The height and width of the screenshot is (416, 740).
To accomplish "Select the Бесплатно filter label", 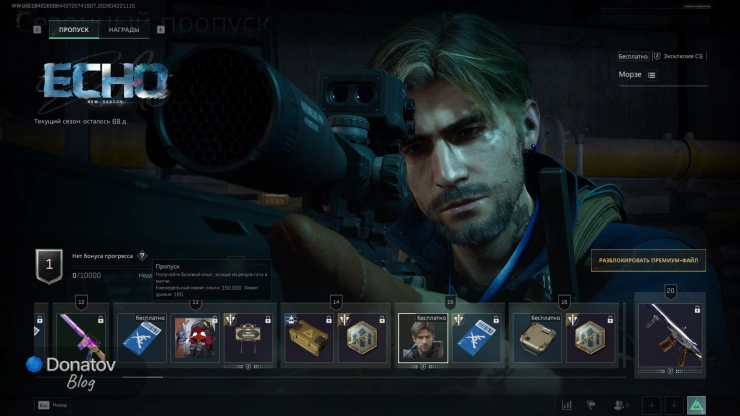I will [633, 57].
